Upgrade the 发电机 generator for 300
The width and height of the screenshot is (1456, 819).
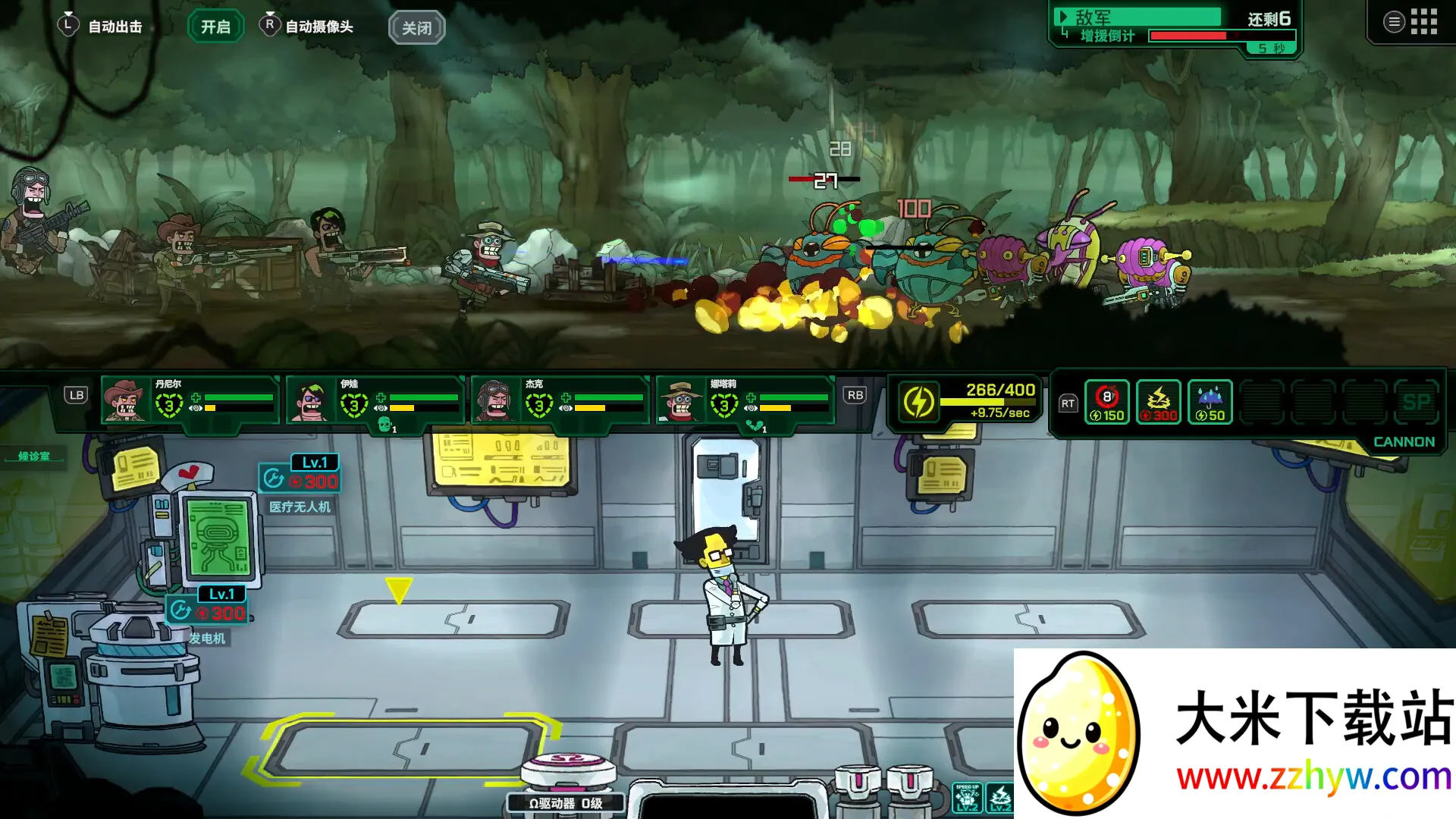(207, 611)
